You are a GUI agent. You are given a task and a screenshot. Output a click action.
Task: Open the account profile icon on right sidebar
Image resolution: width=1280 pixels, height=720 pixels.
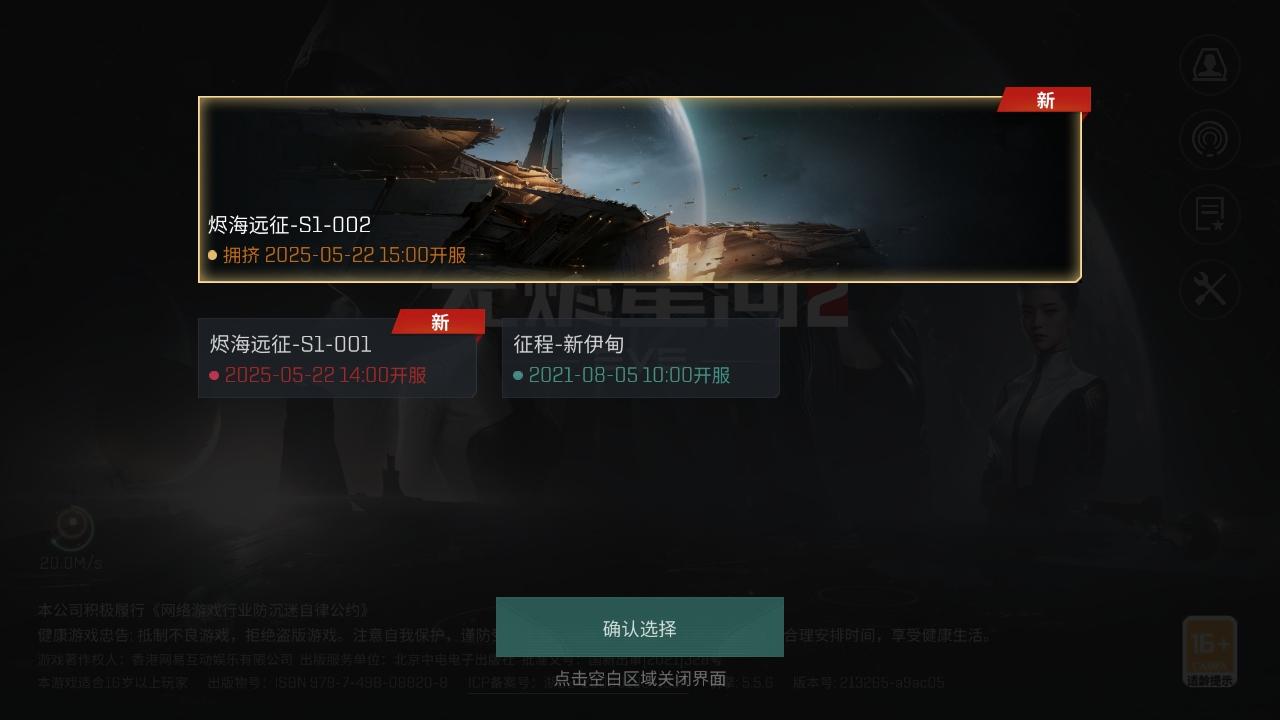(x=1209, y=64)
